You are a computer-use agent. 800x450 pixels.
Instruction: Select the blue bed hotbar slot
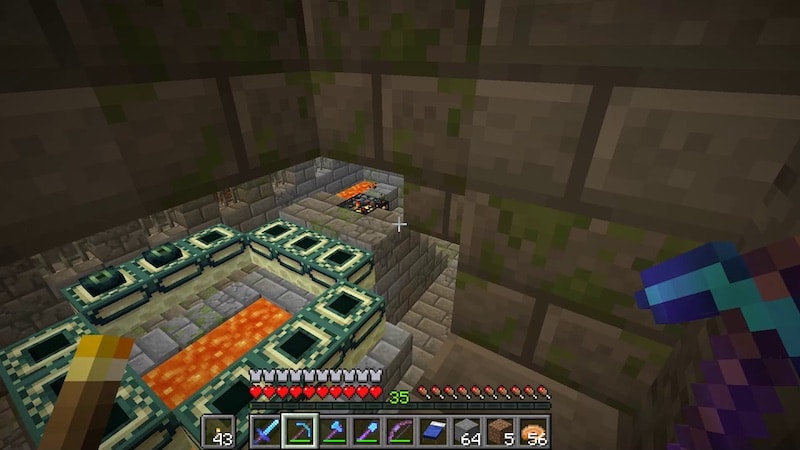pos(433,432)
